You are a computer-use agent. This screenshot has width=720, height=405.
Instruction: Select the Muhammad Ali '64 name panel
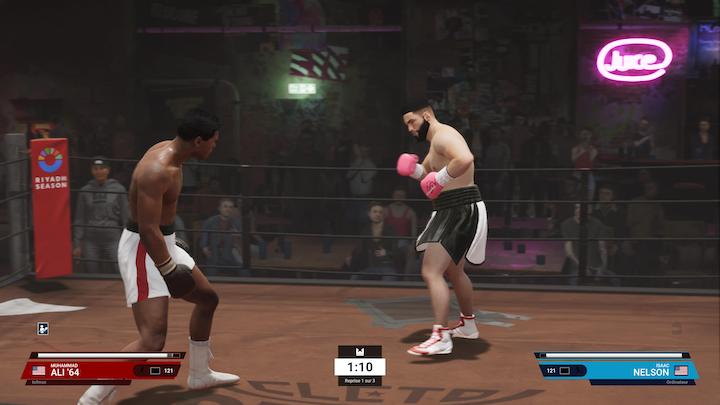click(80, 370)
